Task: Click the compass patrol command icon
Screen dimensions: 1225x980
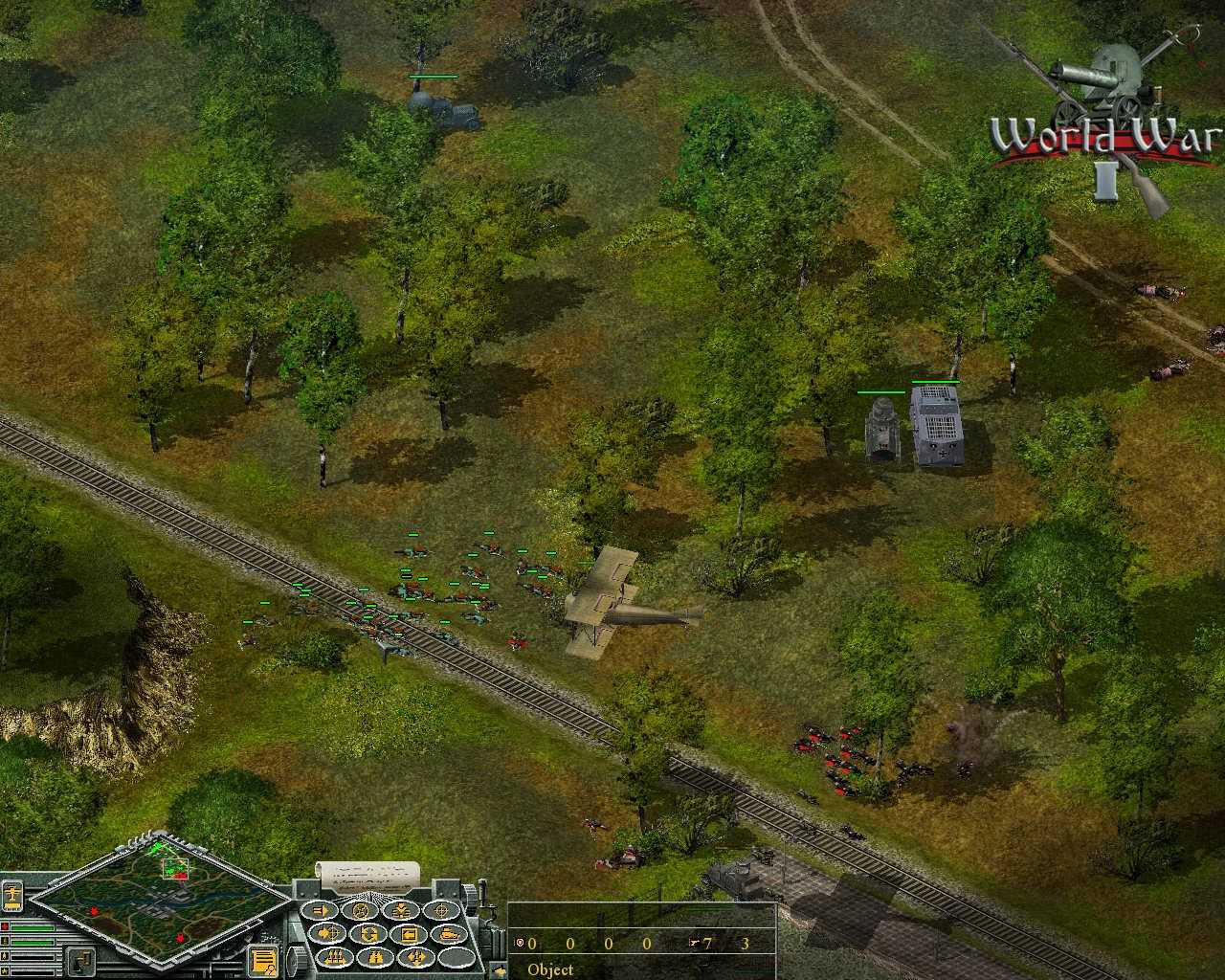Action: coord(361,910)
